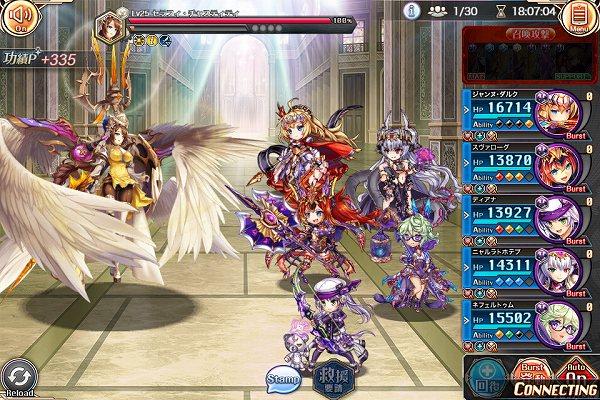Image resolution: width=600 pixels, height=400 pixels.
Task: Choose スヴァローグ's Burst portrait
Action: click(x=561, y=166)
